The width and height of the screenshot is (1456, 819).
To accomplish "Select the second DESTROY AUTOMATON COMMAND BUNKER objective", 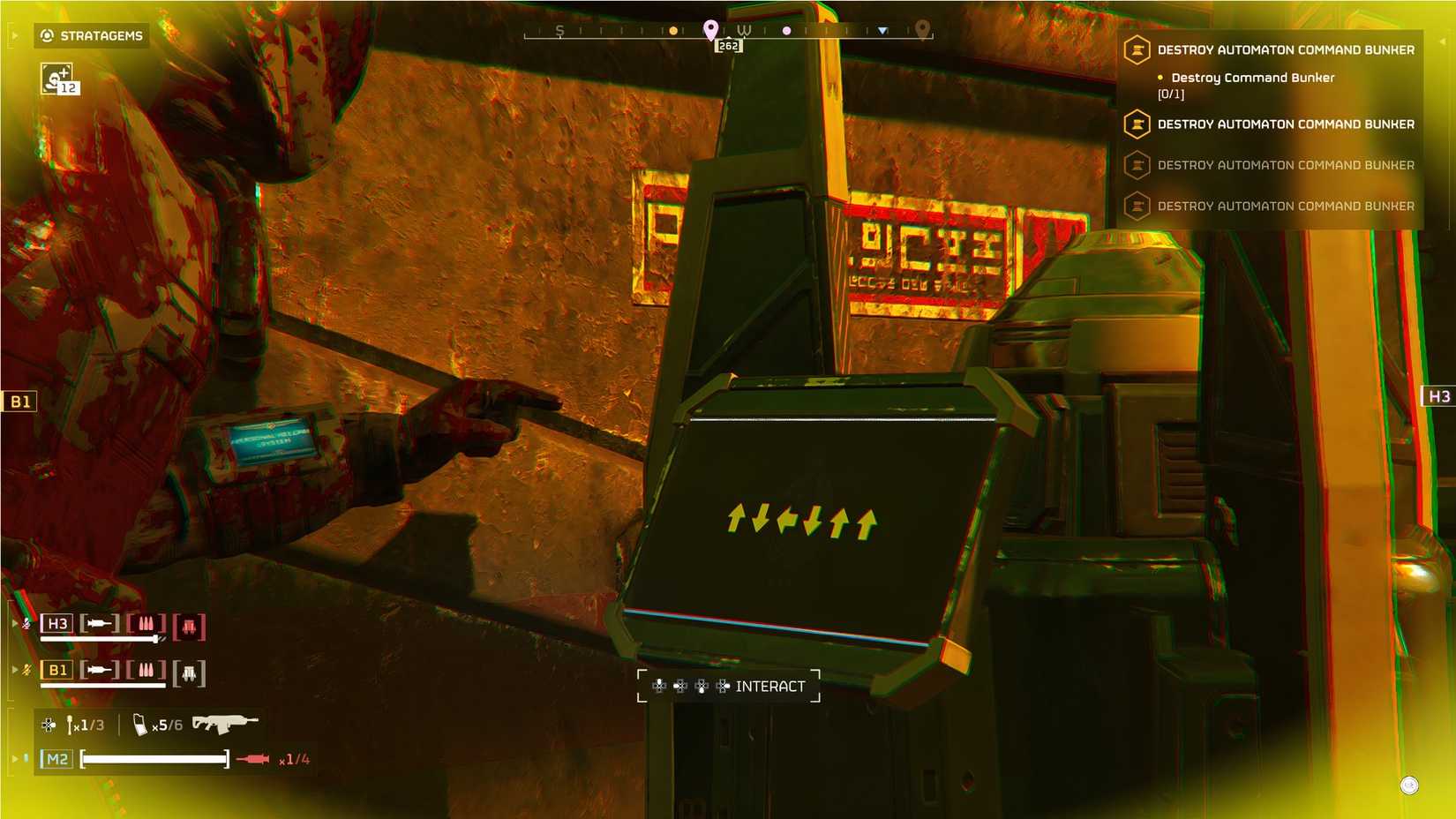I will point(1284,124).
